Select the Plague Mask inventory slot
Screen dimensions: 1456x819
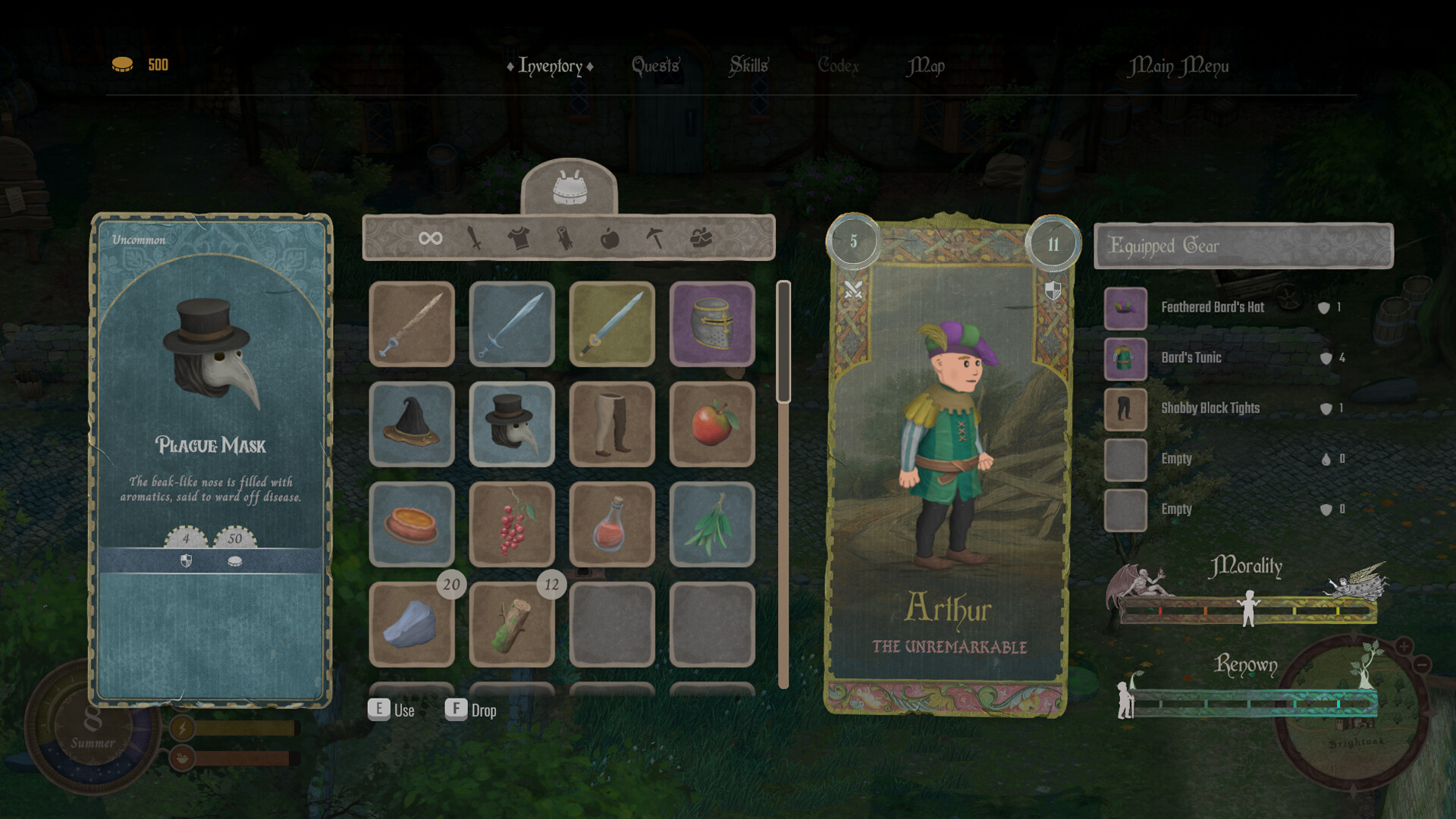pos(512,425)
